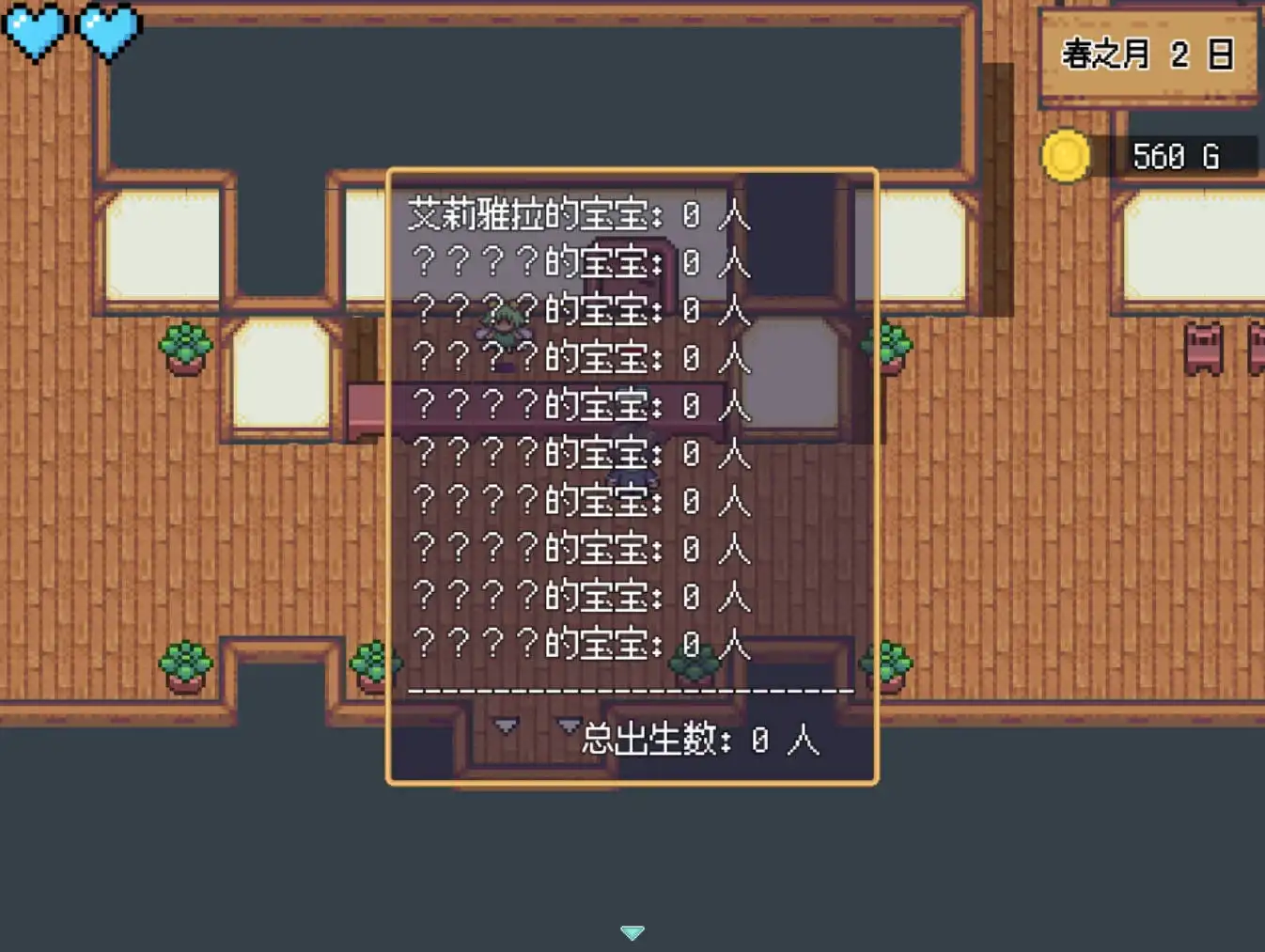Click the last ？？？？的宝宝 entry in the list

(577, 645)
